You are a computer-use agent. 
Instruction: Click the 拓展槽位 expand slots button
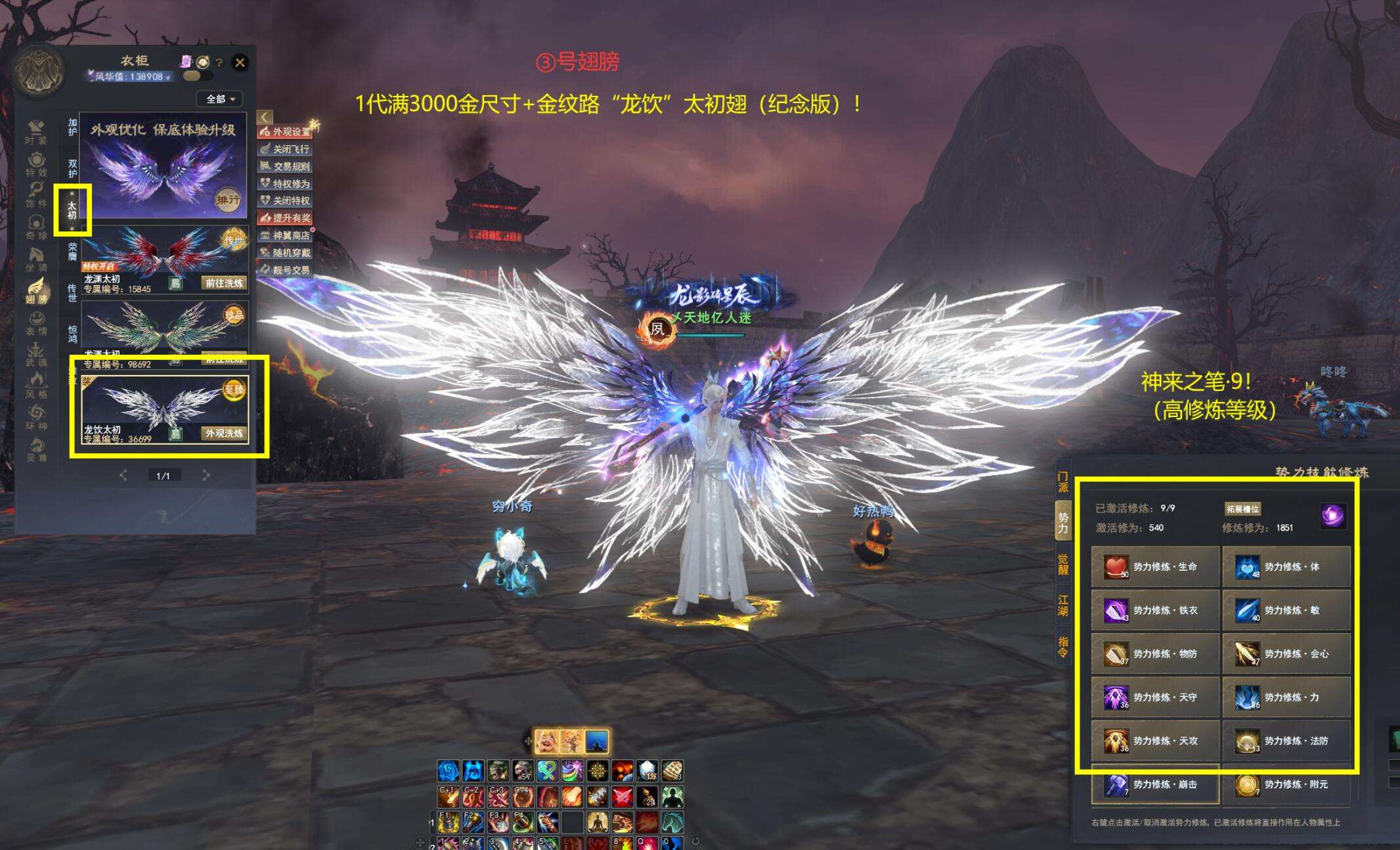1242,509
